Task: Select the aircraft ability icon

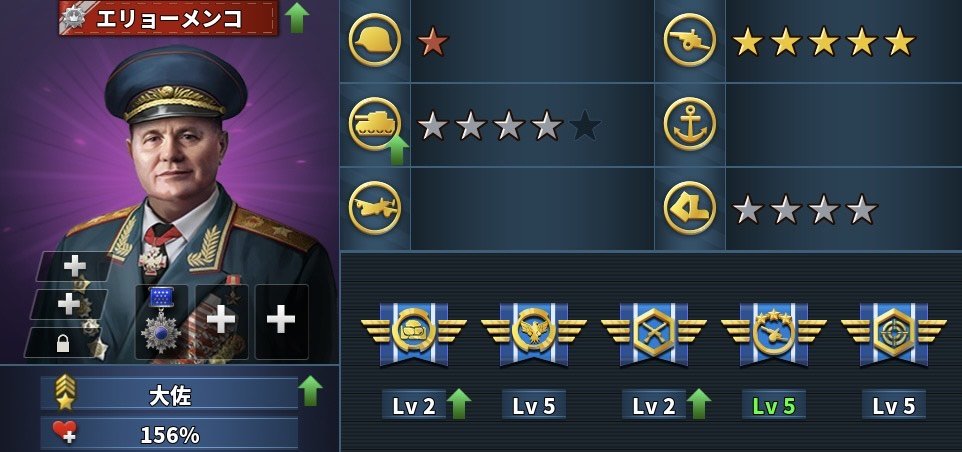Action: 375,208
